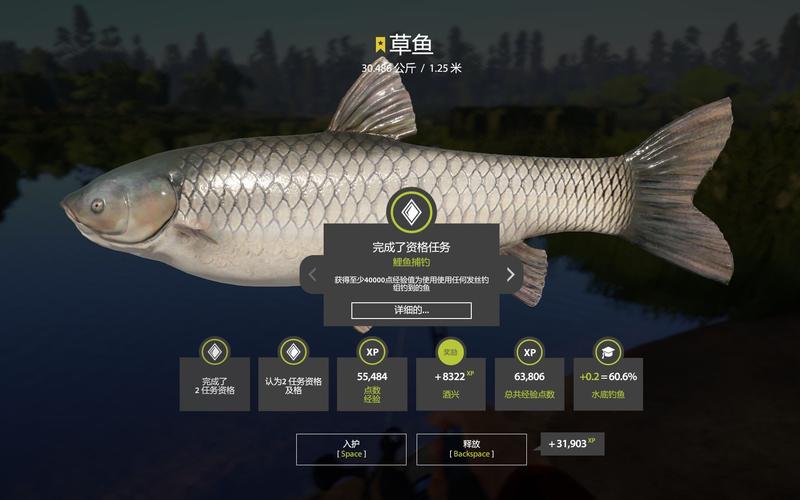Release the fish with 释放 button
The height and width of the screenshot is (500, 800).
pyautogui.click(x=472, y=448)
